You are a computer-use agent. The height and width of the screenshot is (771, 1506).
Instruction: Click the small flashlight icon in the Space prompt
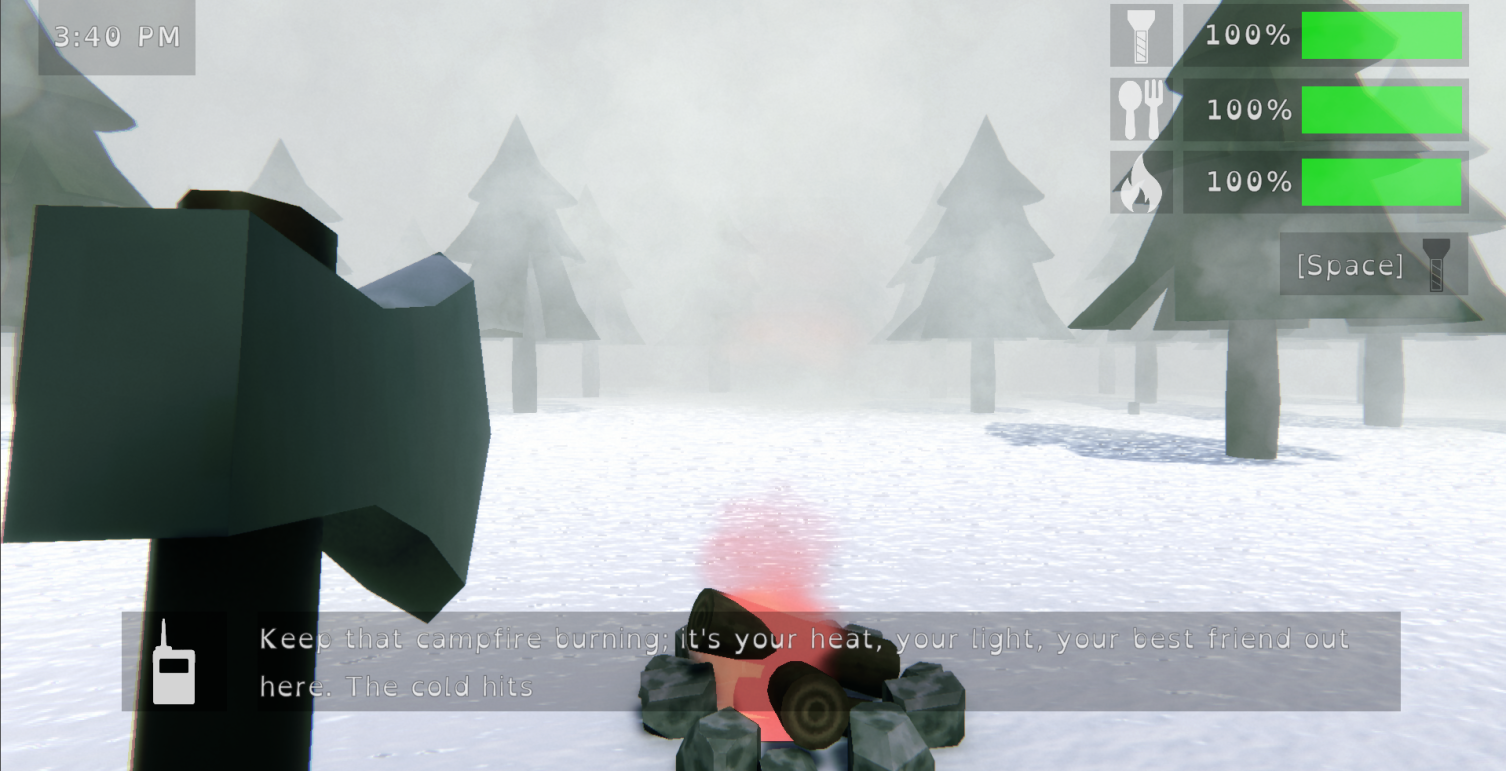[1437, 264]
